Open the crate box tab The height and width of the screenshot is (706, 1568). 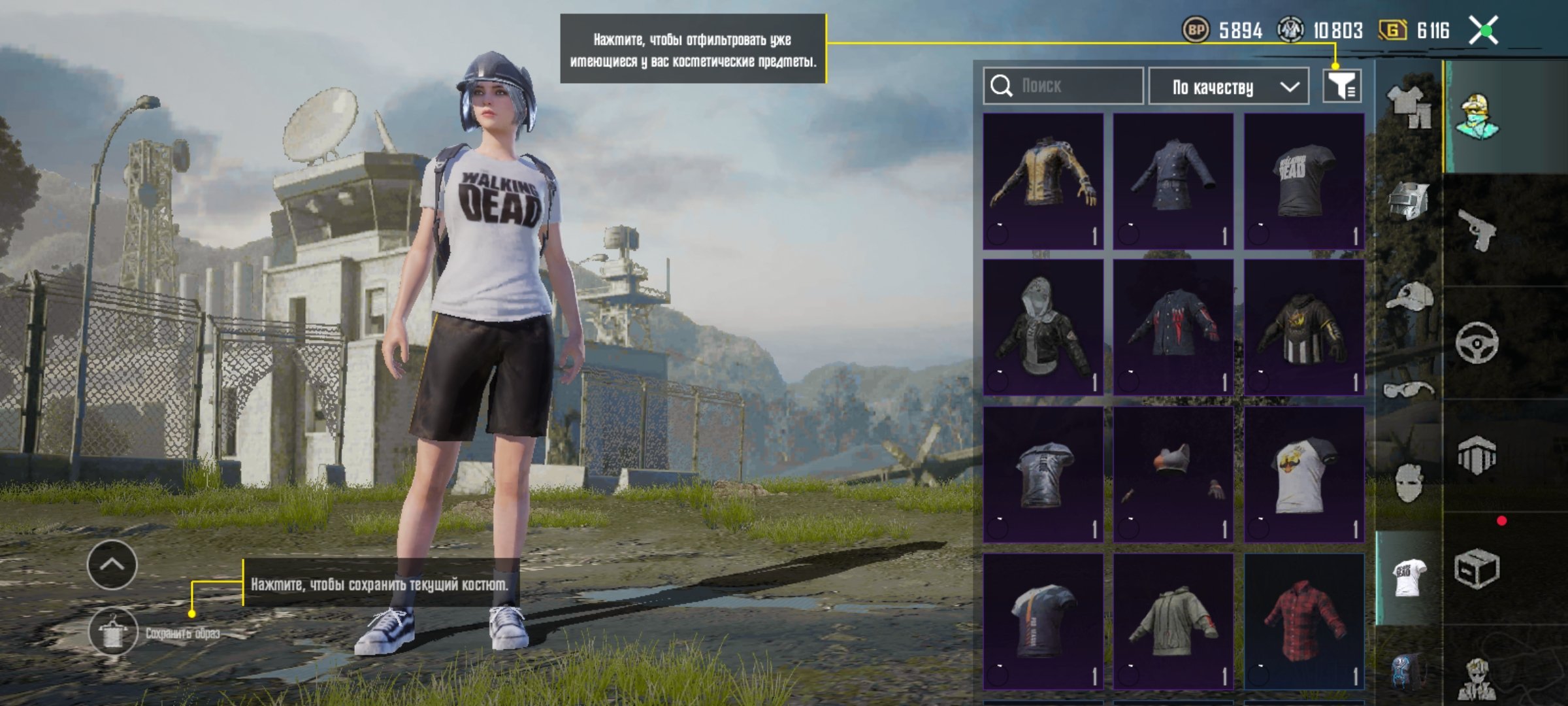[1477, 569]
